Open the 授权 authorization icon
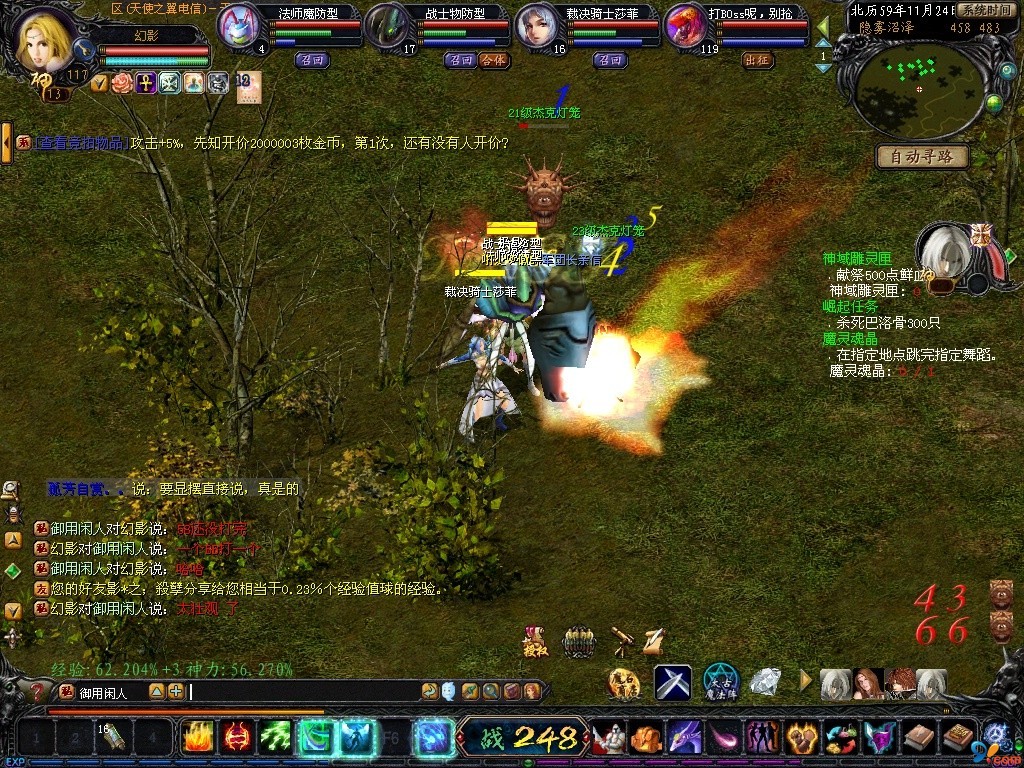 (x=534, y=642)
